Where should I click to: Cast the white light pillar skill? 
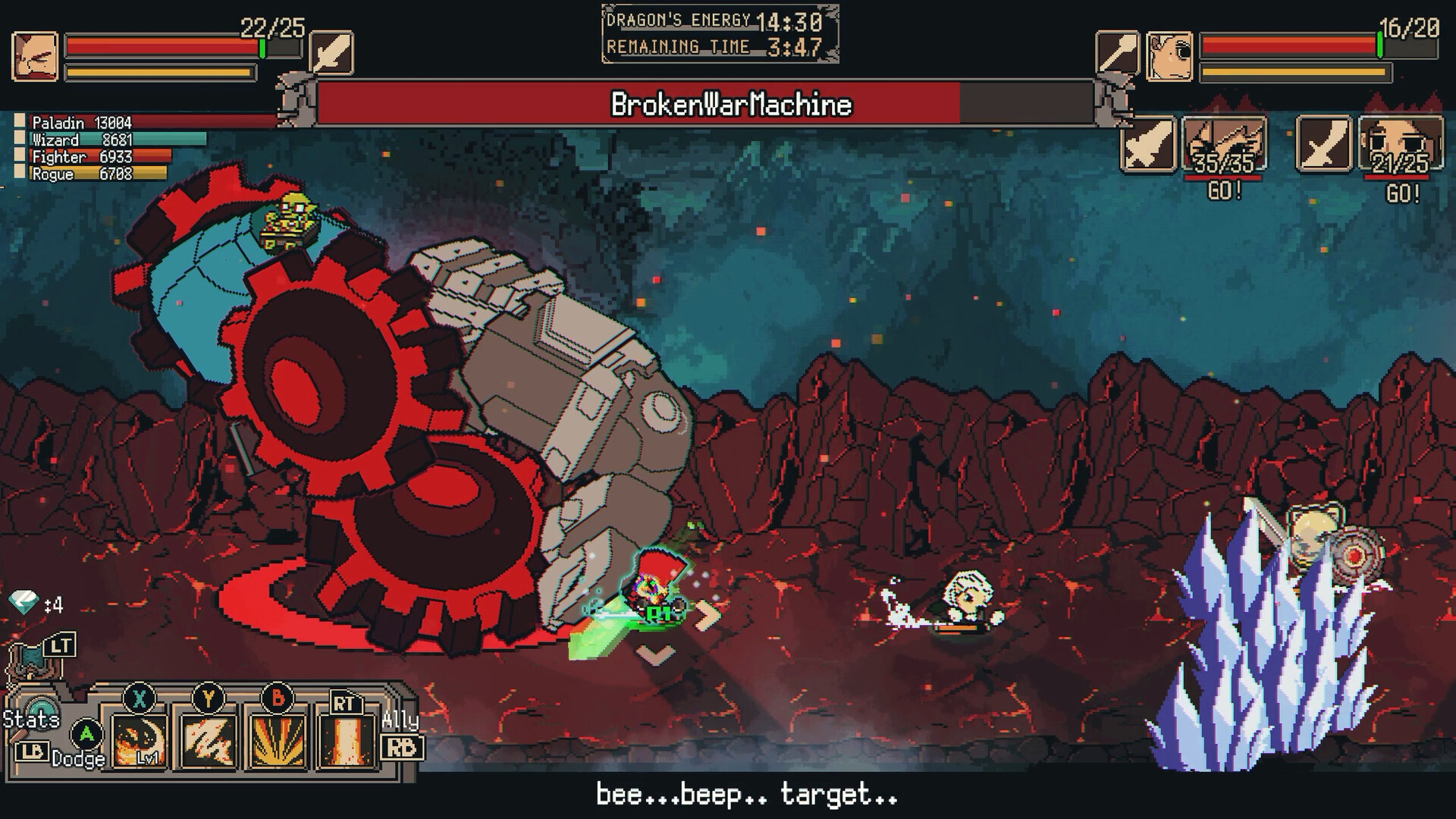346,739
